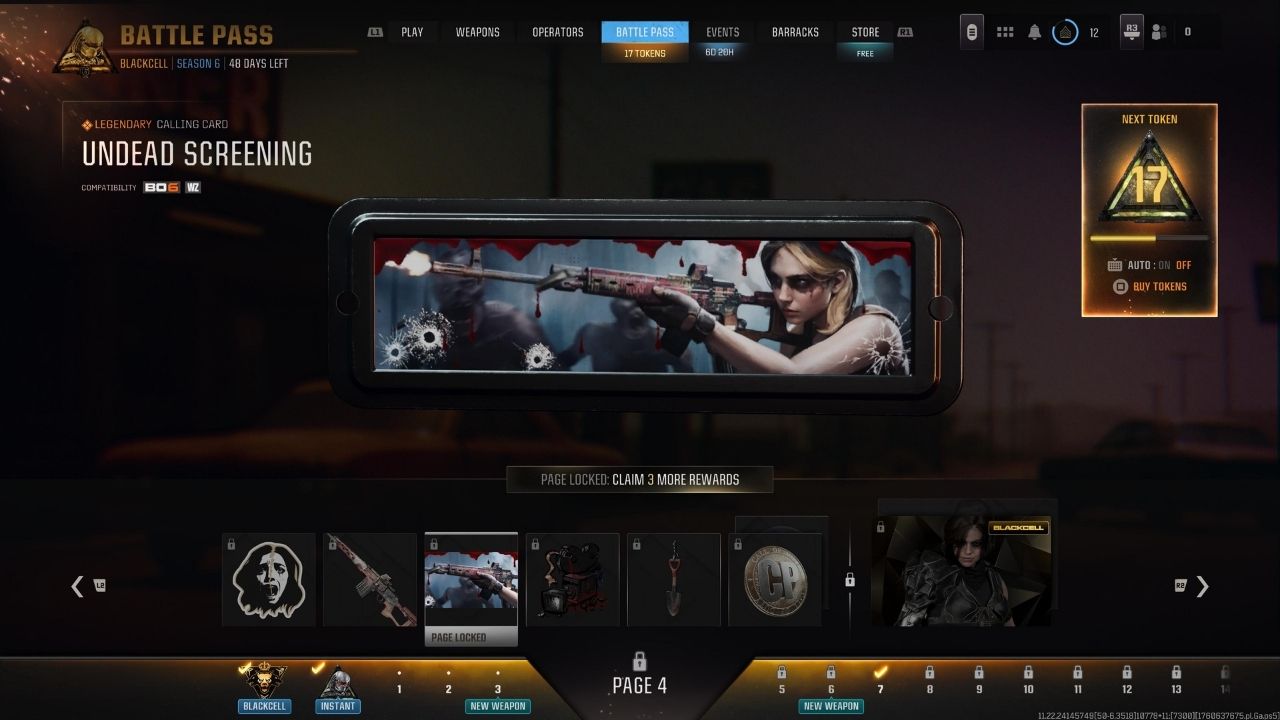Choose the rifle weapon blueprint reward
Screen dimensions: 1280x720
370,580
